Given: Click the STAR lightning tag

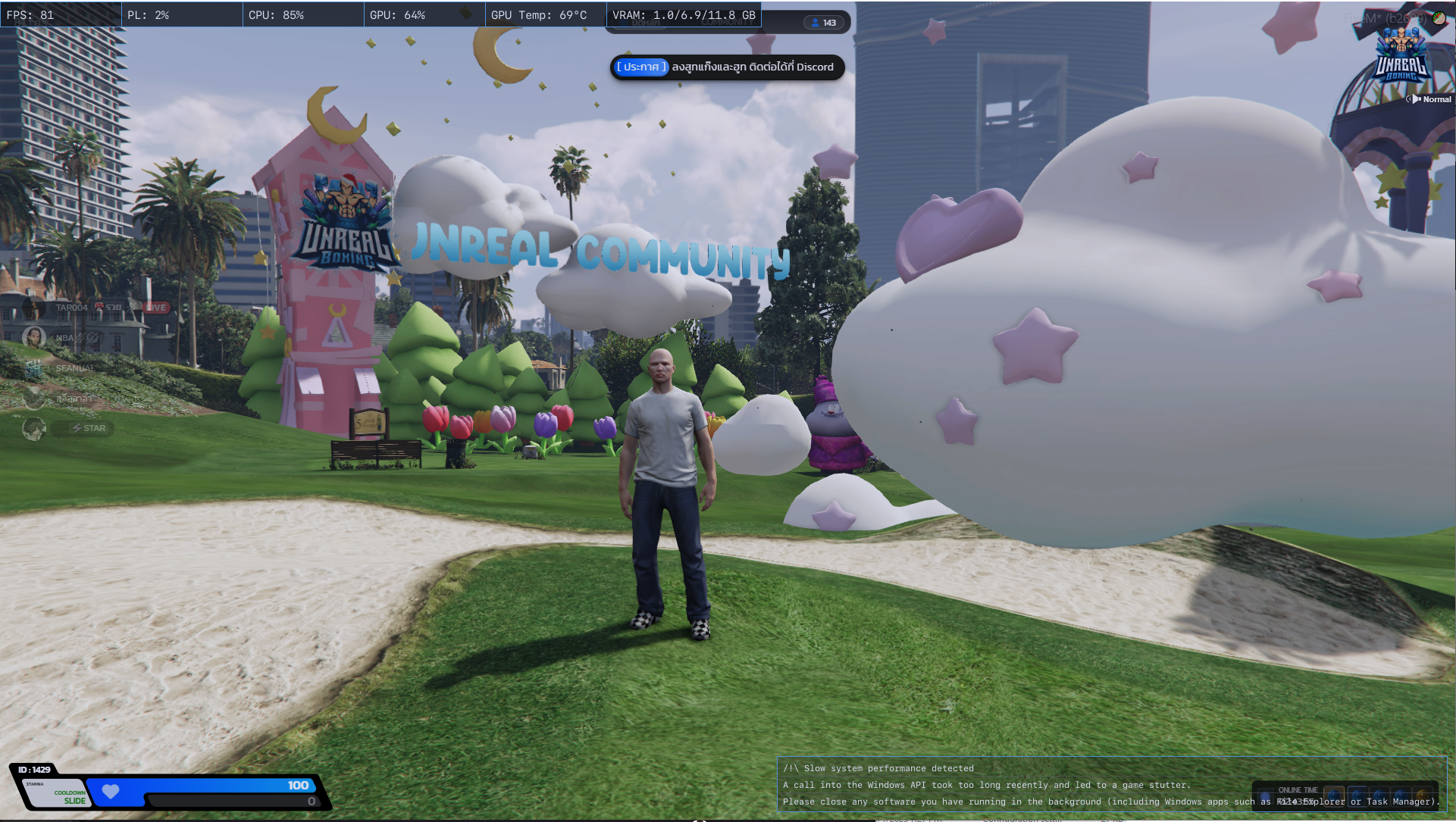Looking at the screenshot, I should (89, 429).
